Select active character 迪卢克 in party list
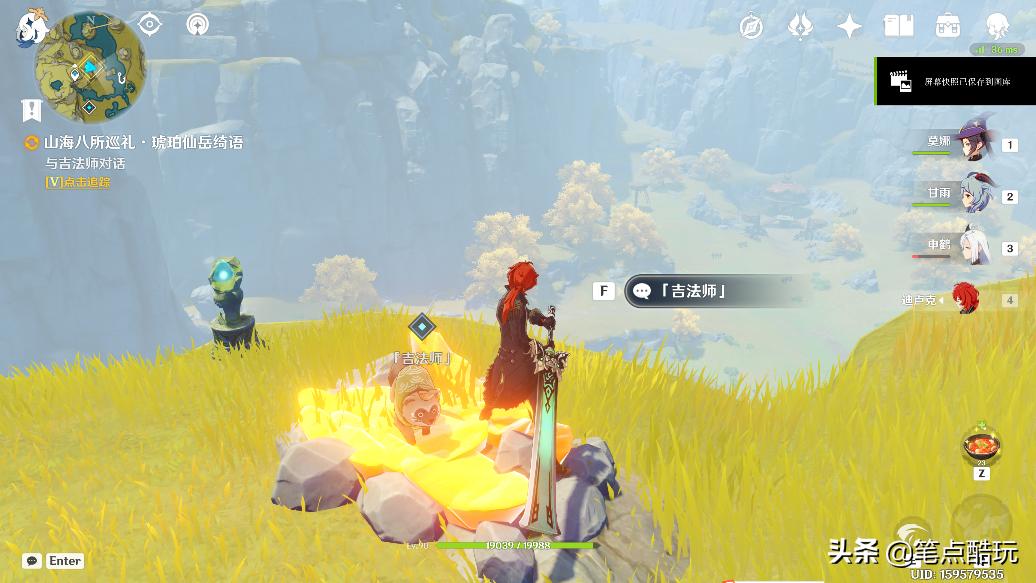 [966, 299]
